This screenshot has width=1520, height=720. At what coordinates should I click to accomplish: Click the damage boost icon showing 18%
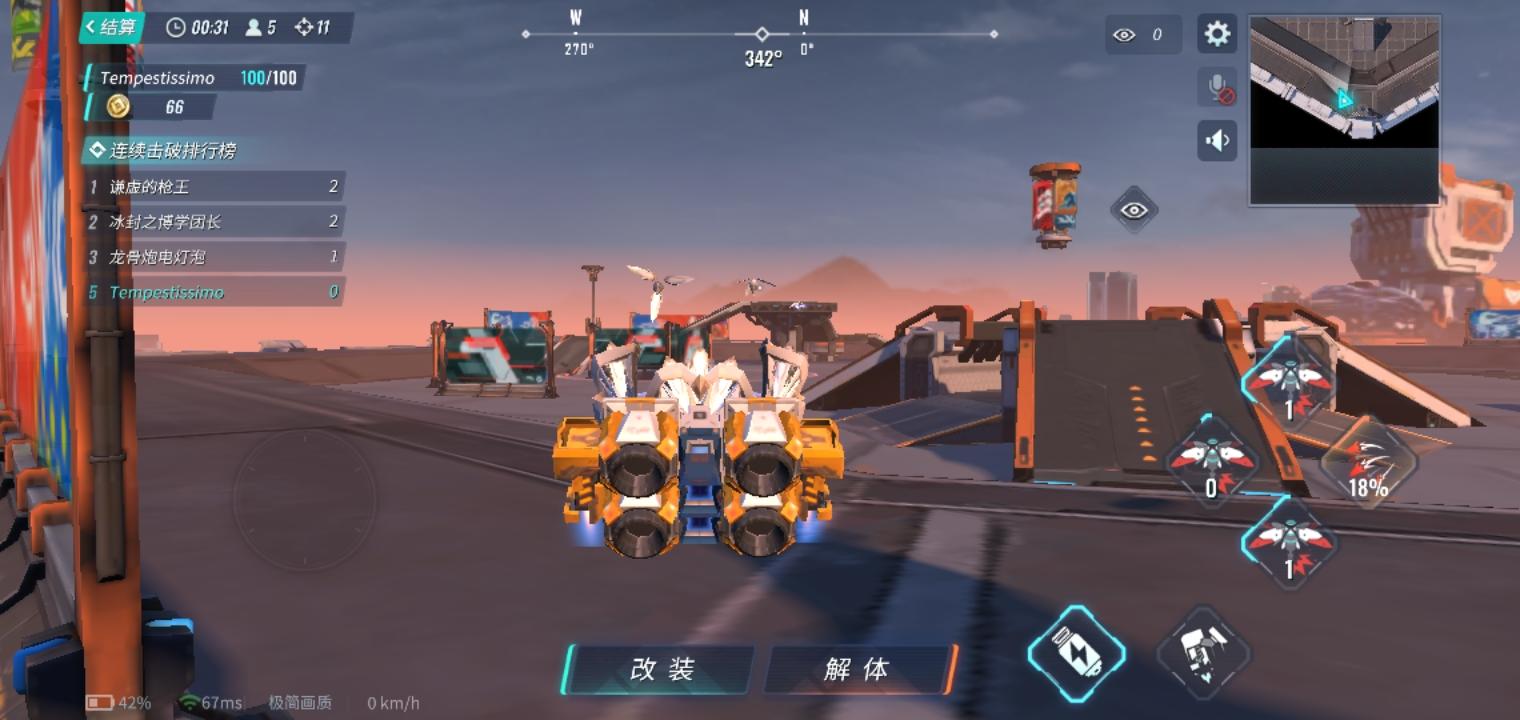point(1369,463)
